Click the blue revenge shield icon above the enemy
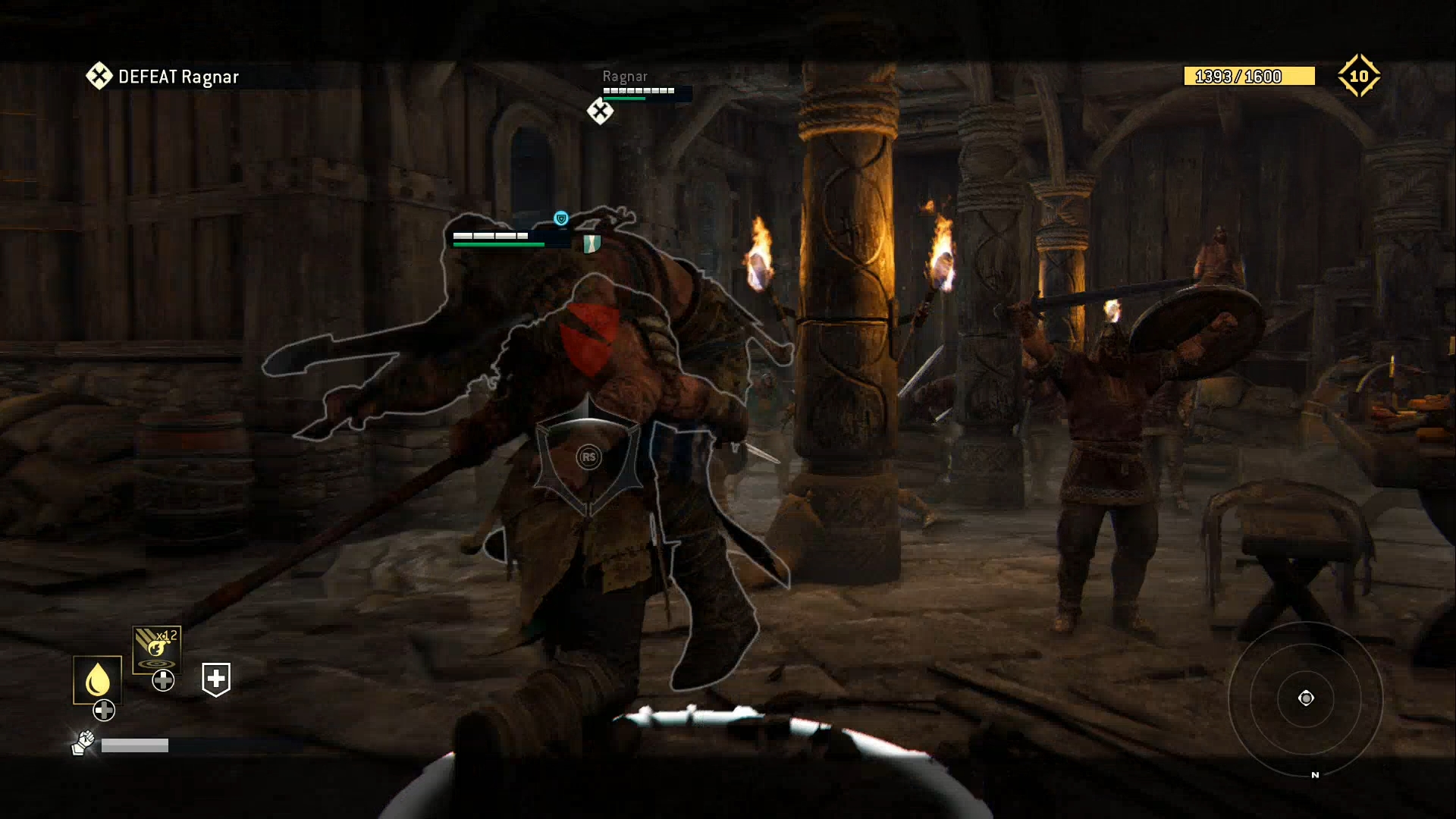The width and height of the screenshot is (1456, 819). 560,217
